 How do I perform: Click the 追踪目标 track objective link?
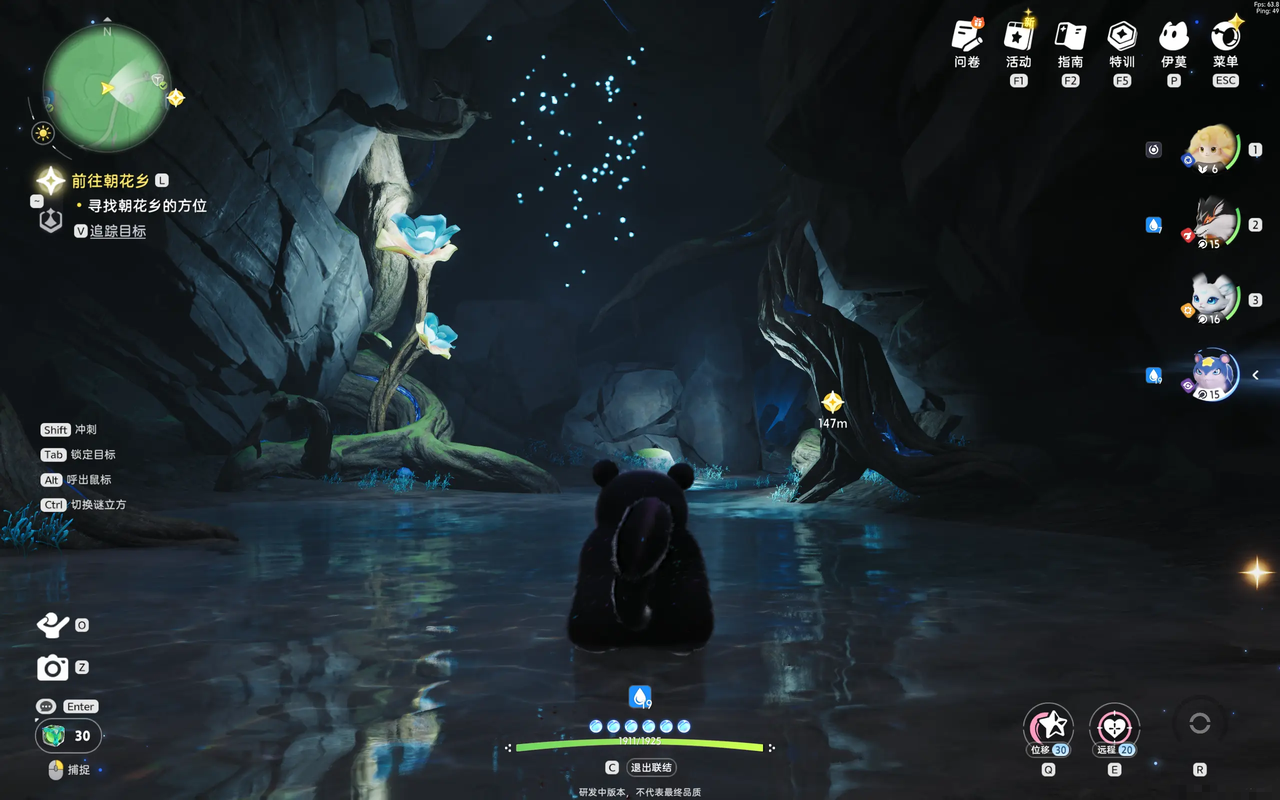pyautogui.click(x=118, y=231)
